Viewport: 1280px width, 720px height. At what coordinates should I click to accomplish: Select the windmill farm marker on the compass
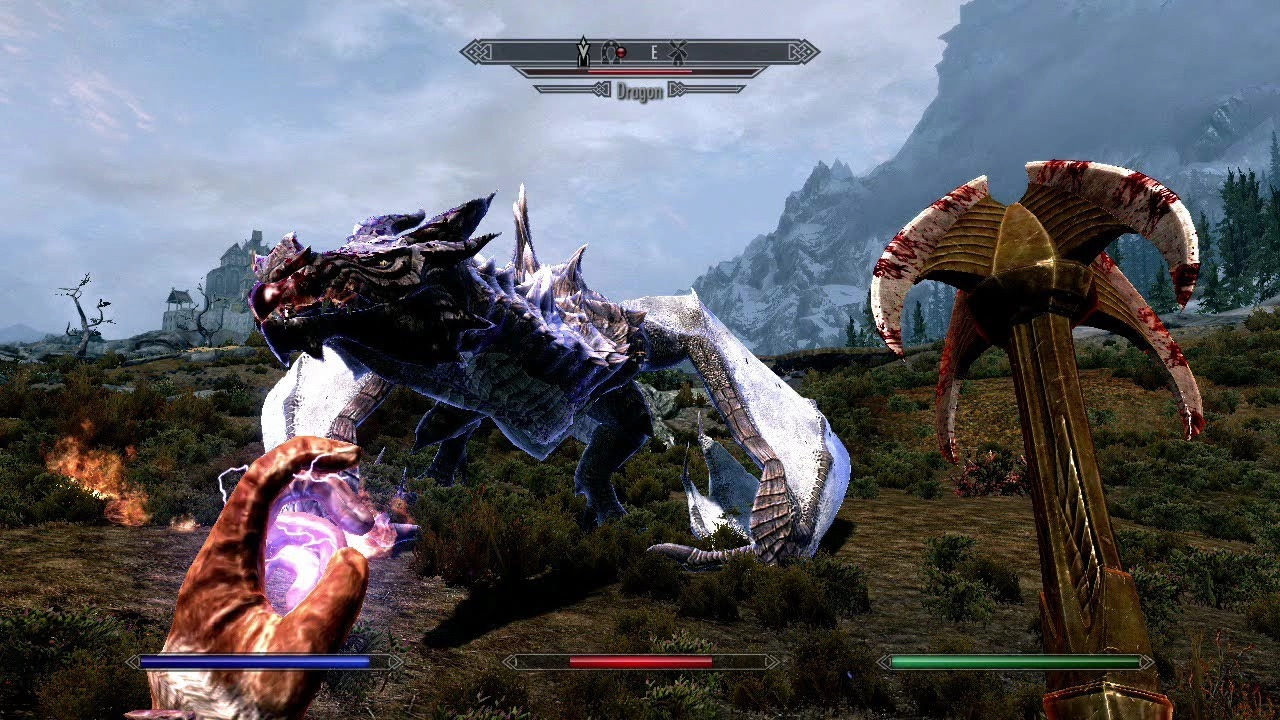(x=678, y=51)
